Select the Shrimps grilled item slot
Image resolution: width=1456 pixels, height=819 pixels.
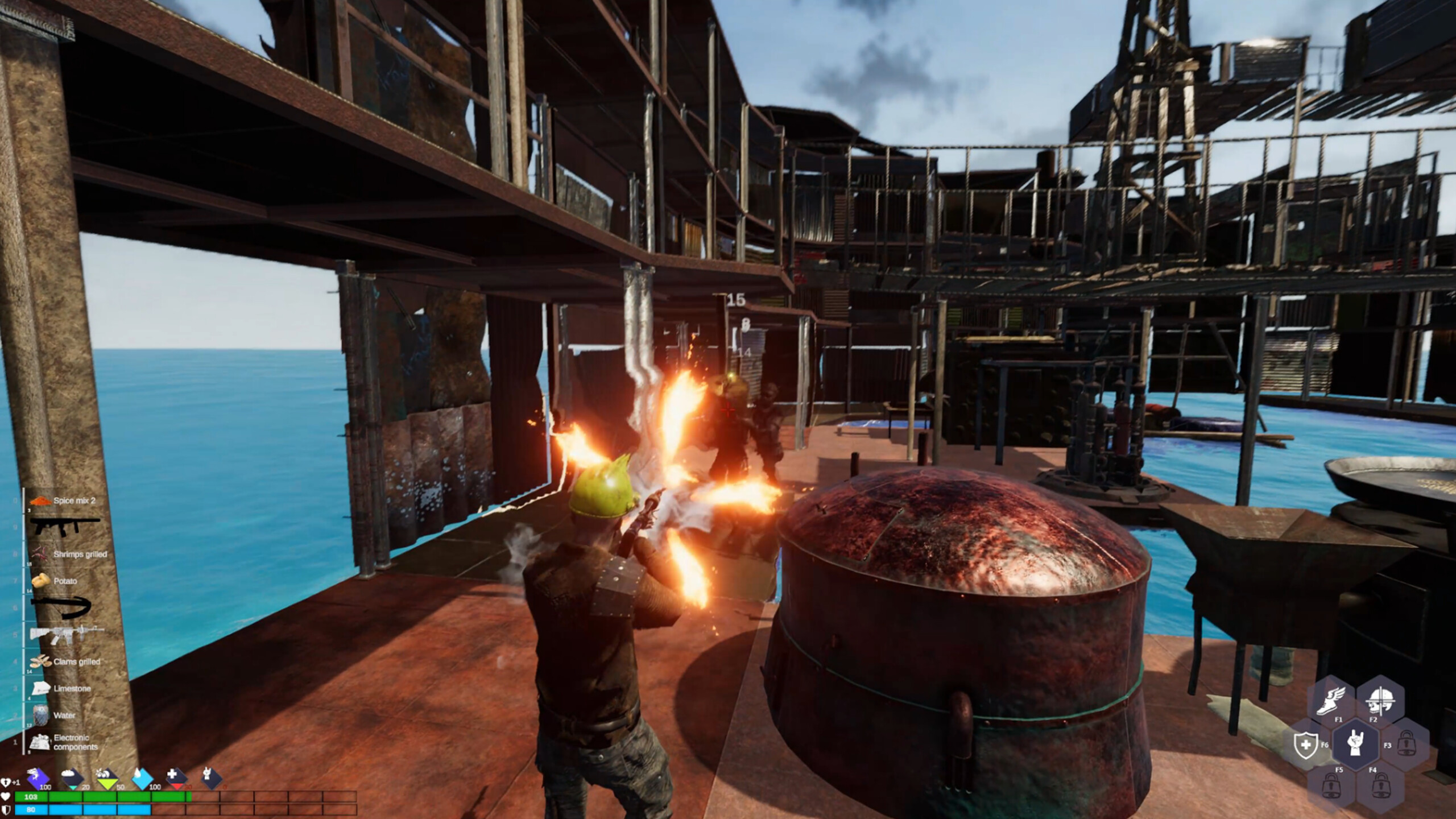(x=63, y=553)
